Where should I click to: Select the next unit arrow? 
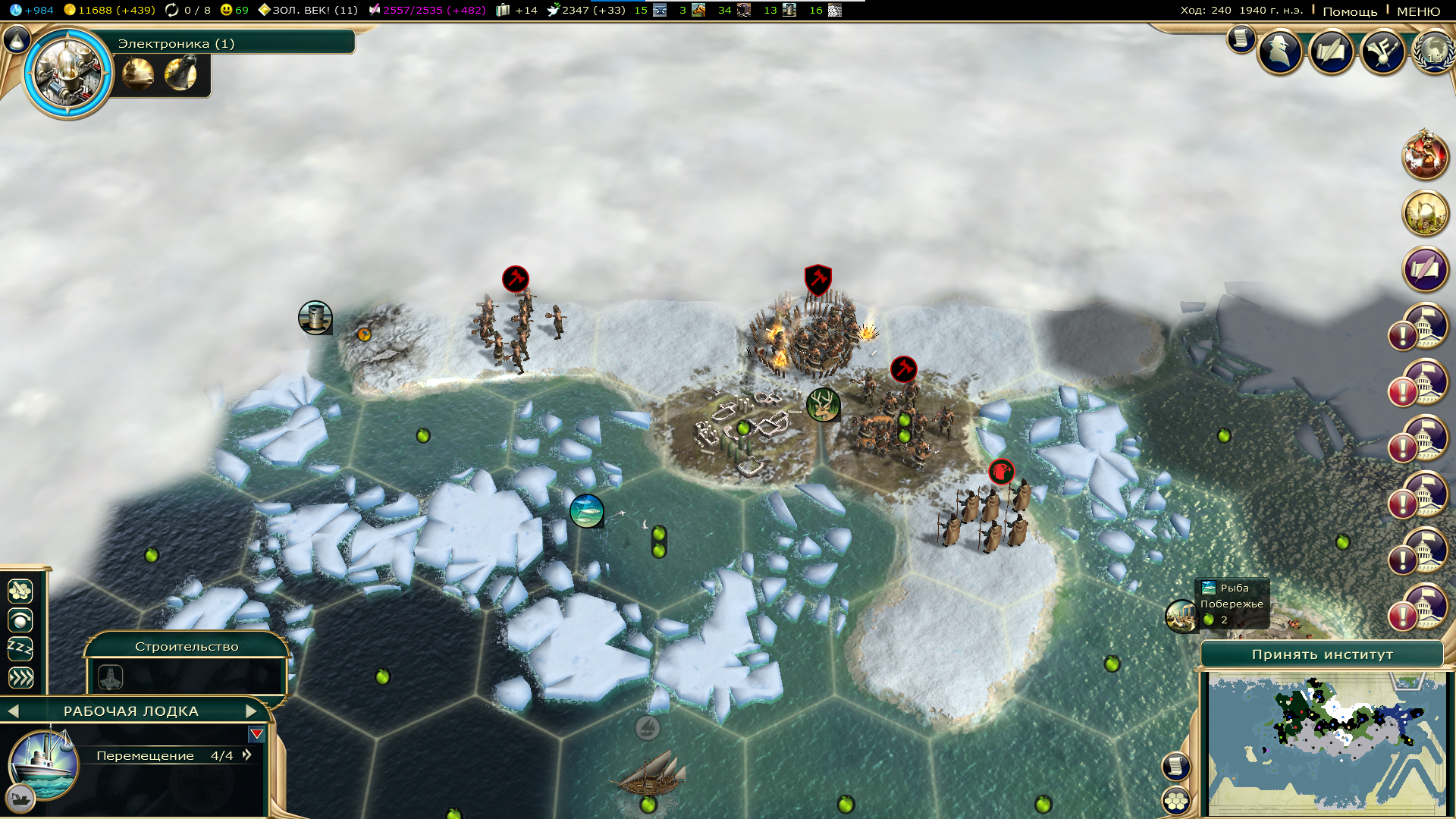click(x=252, y=711)
